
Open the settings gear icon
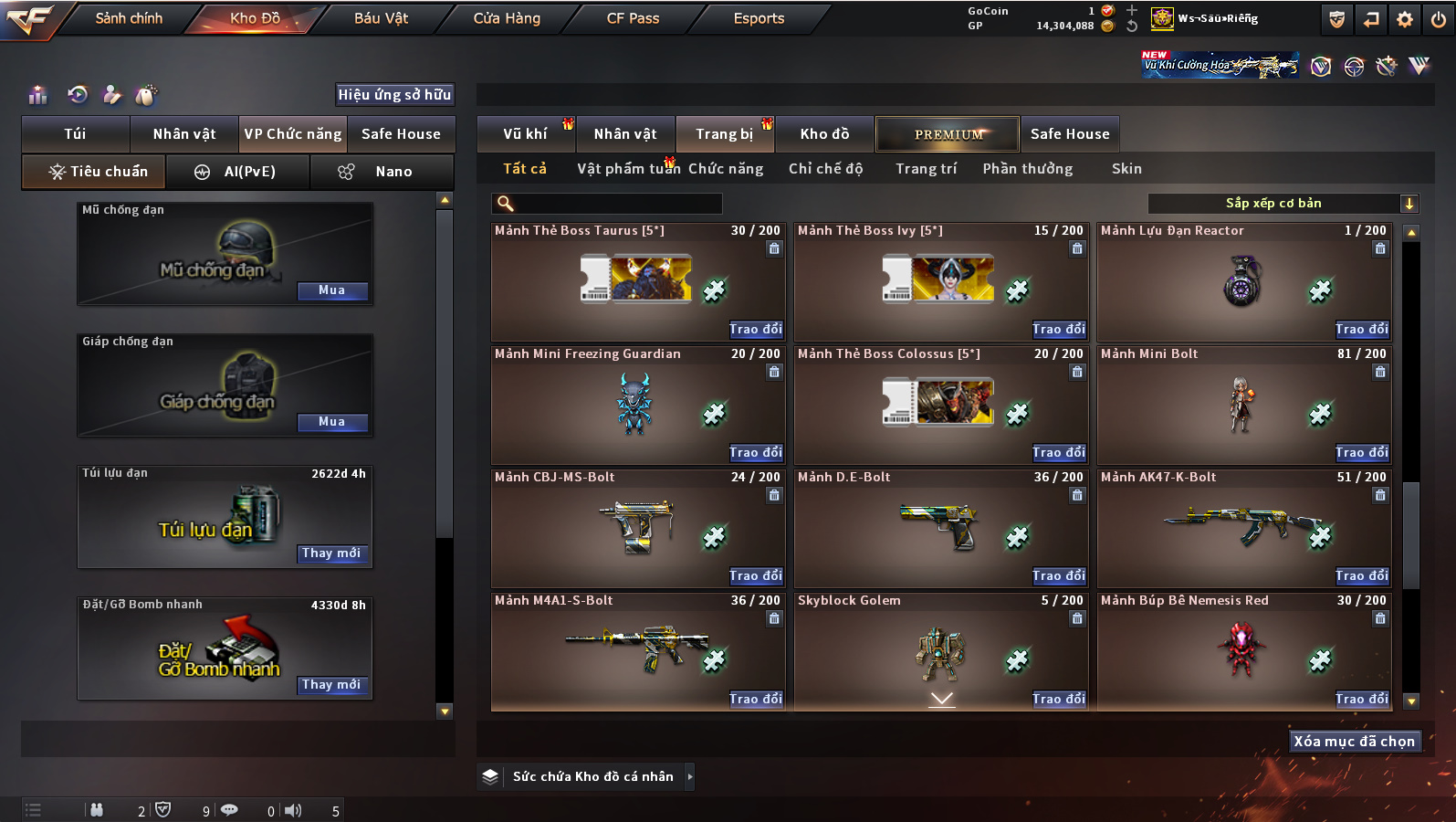(1405, 19)
